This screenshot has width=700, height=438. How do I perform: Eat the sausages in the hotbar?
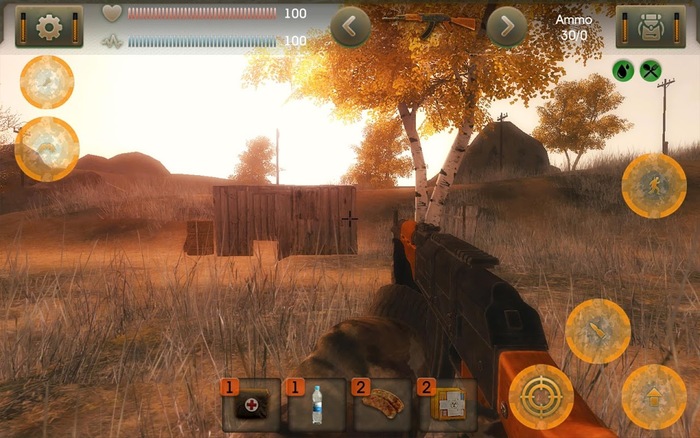click(x=383, y=405)
